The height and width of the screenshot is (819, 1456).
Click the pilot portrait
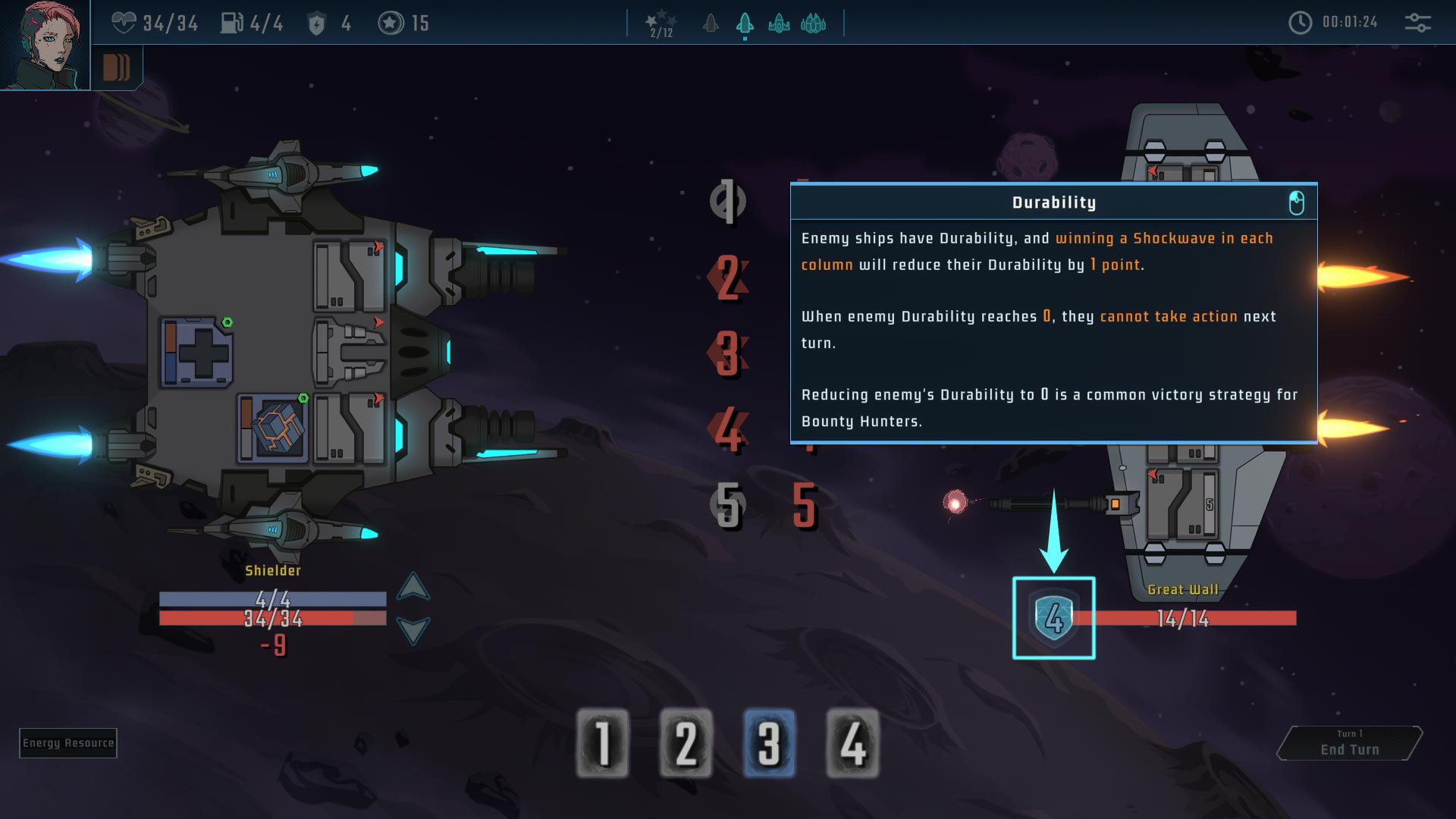coord(45,45)
